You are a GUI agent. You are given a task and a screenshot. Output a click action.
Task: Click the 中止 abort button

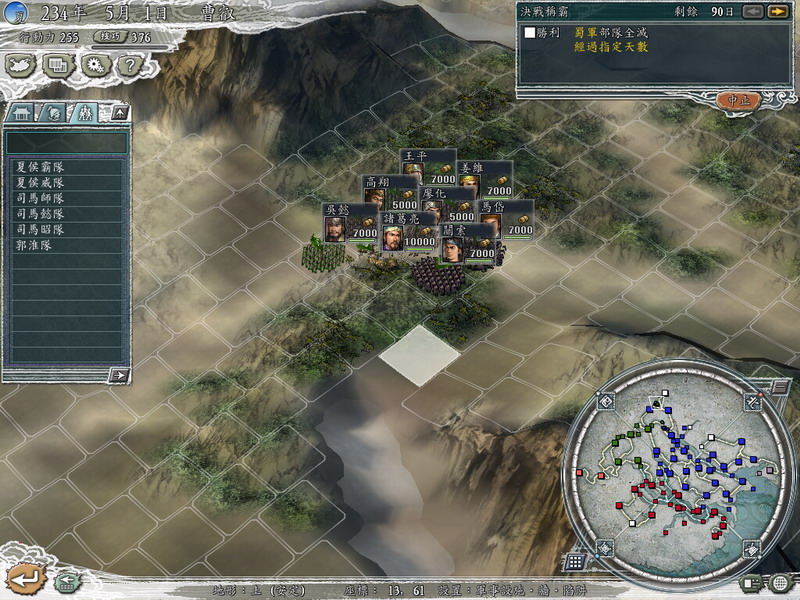(738, 100)
